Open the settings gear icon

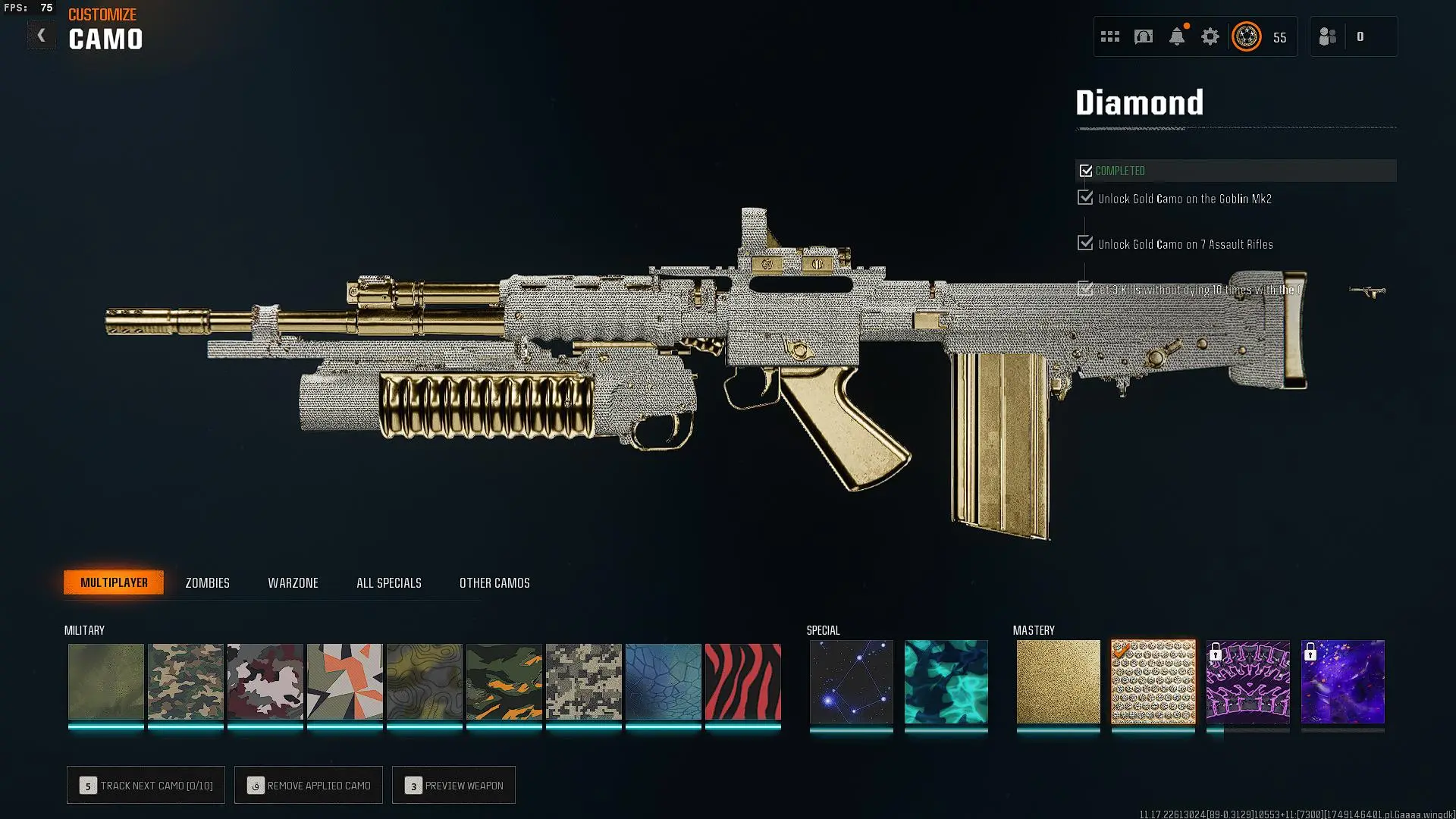1210,36
